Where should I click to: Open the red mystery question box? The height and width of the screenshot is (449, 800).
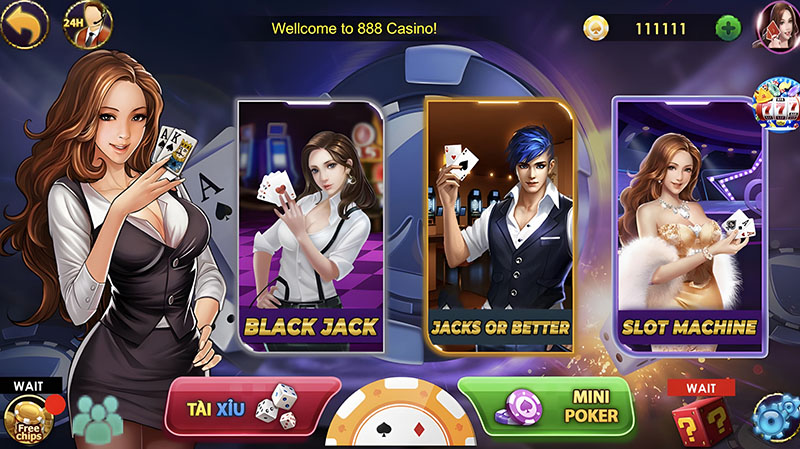(701, 420)
